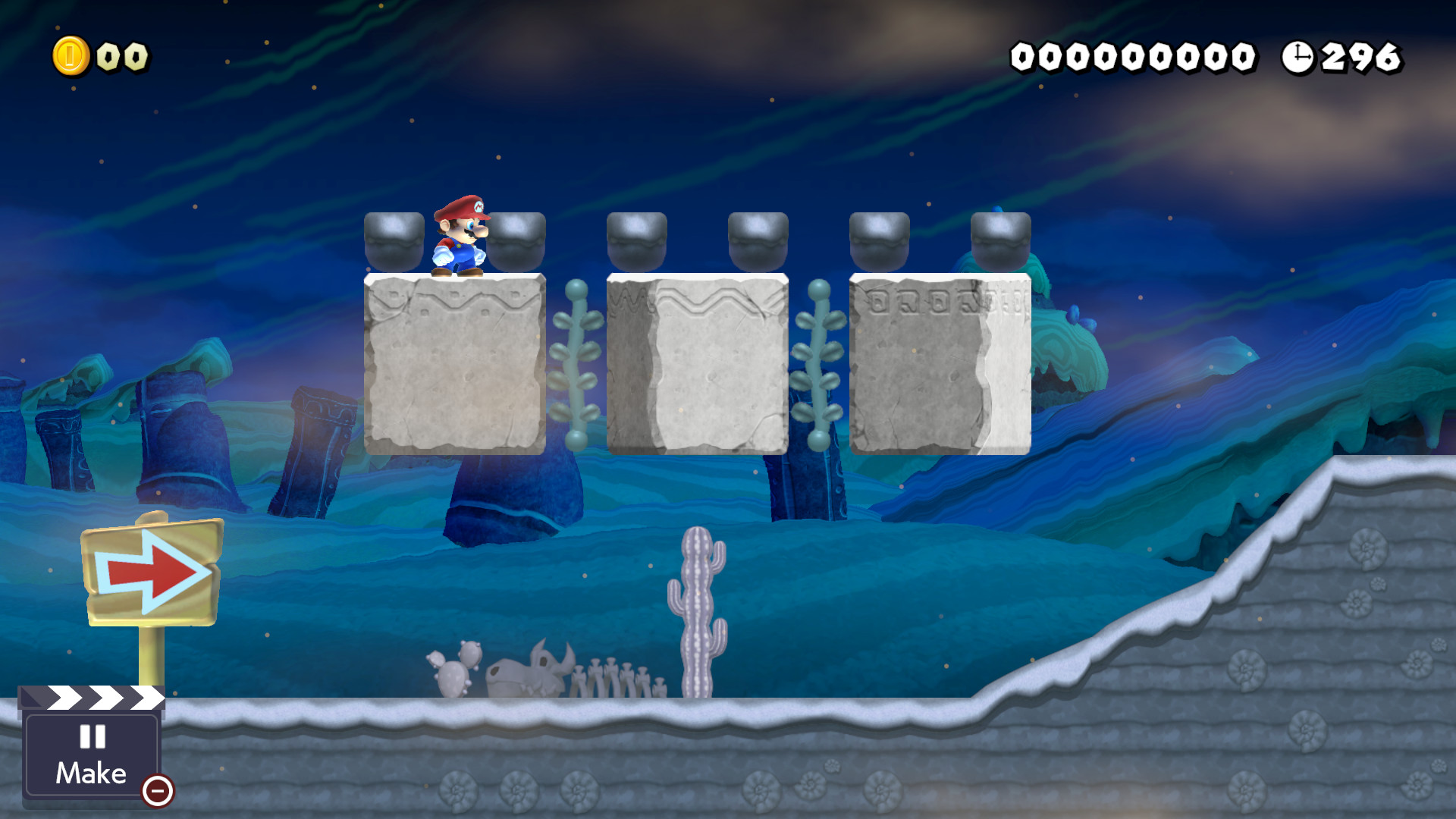1456x819 pixels.
Task: Toggle the vine between the first two platforms
Action: point(577,364)
